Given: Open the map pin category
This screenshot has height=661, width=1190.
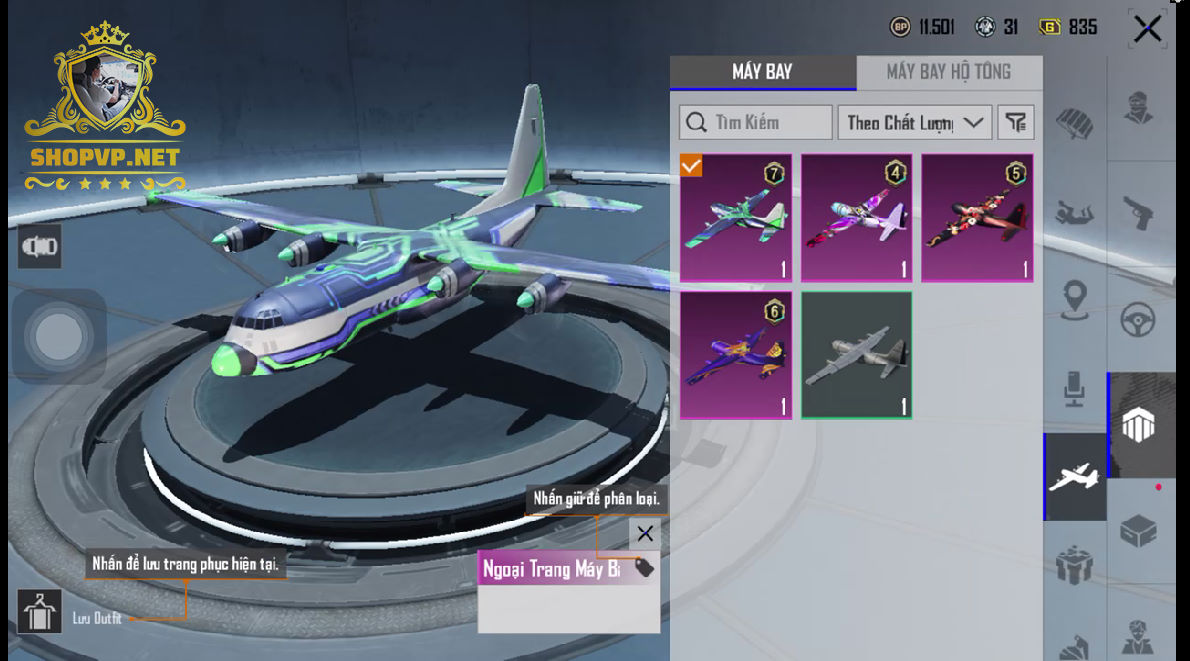Looking at the screenshot, I should pos(1075,298).
